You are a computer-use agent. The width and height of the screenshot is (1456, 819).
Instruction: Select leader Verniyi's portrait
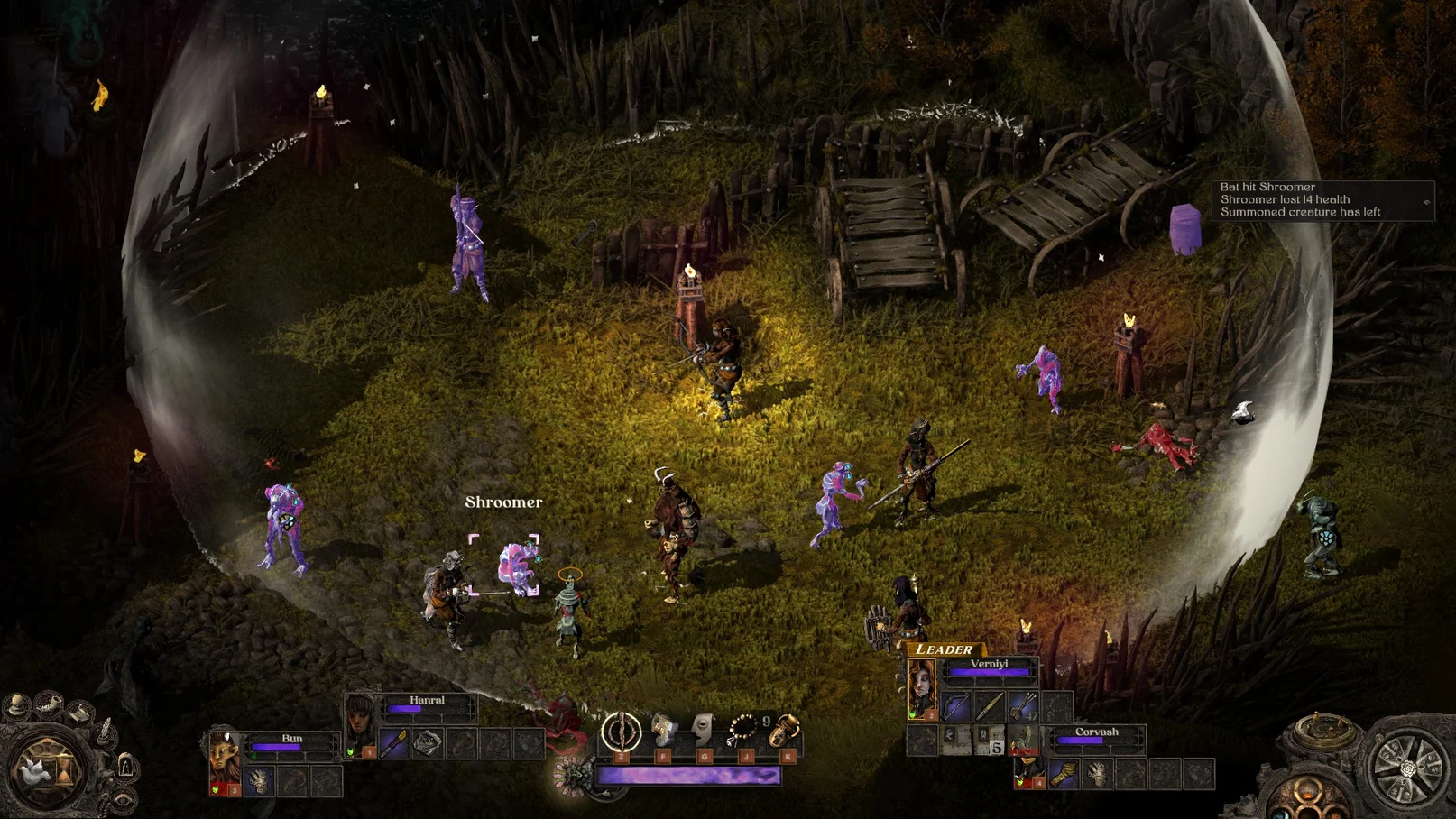coord(921,687)
